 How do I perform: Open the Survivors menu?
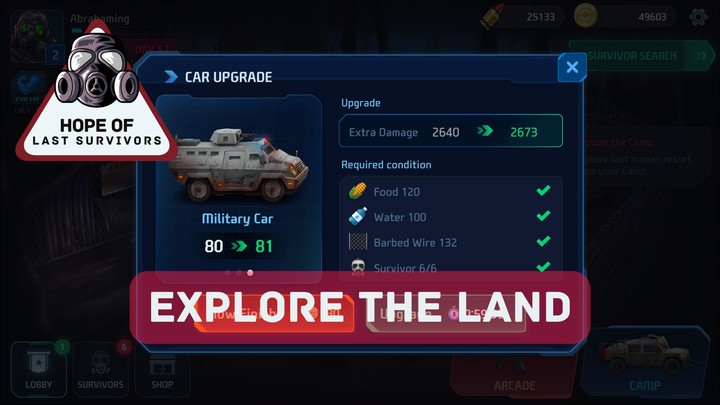tap(101, 369)
